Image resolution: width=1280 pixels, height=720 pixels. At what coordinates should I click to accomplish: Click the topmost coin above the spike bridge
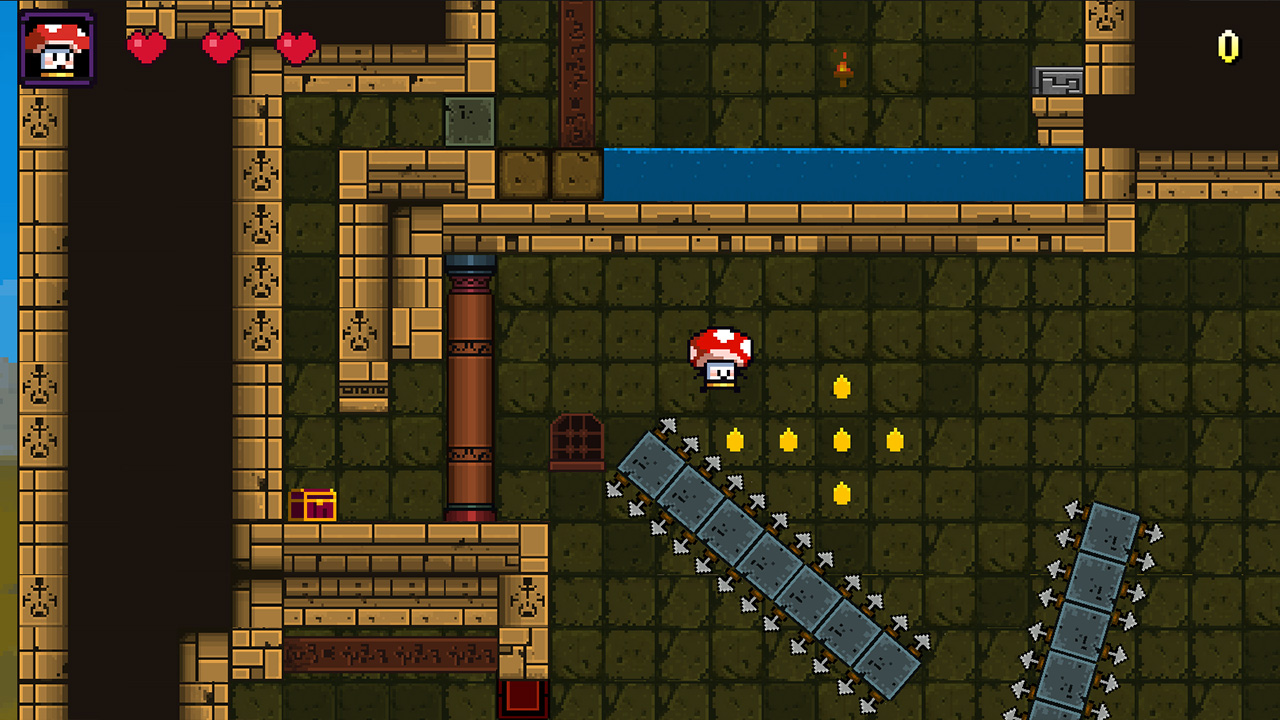tap(841, 386)
